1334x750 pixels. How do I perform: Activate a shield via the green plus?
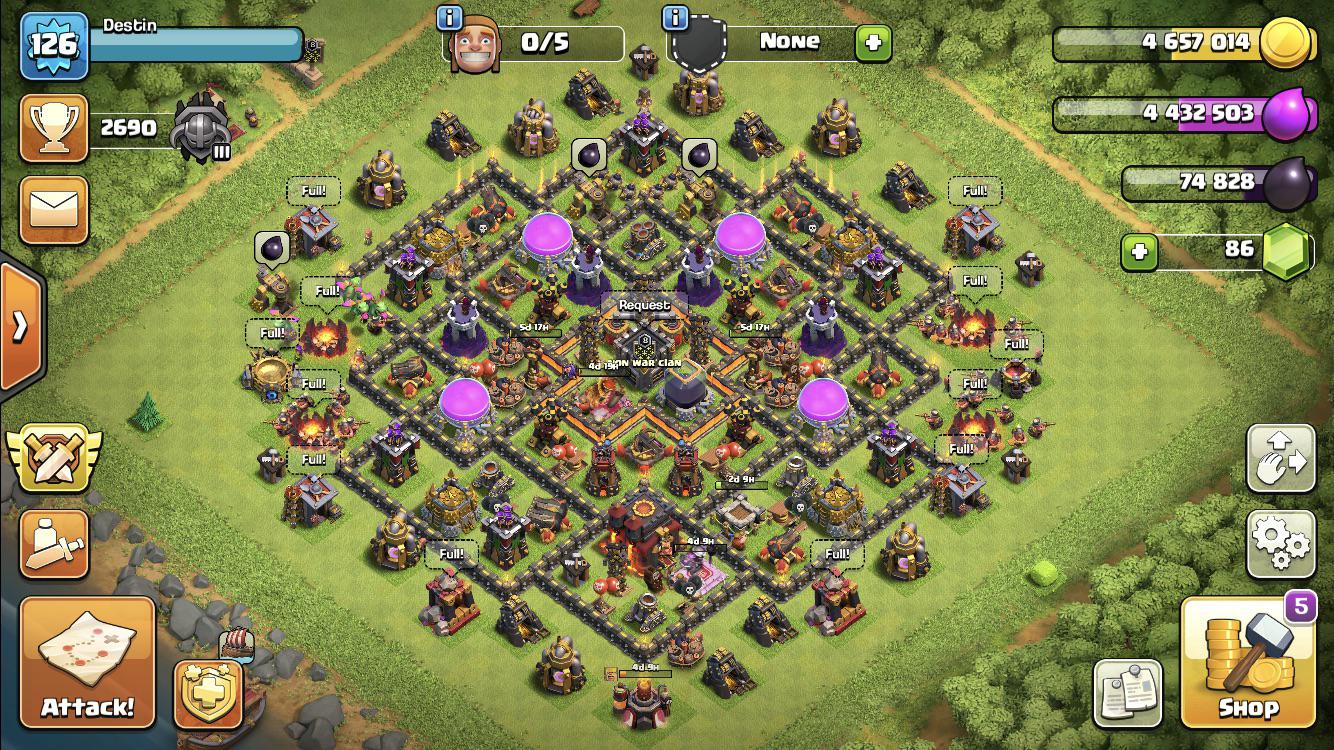click(870, 41)
